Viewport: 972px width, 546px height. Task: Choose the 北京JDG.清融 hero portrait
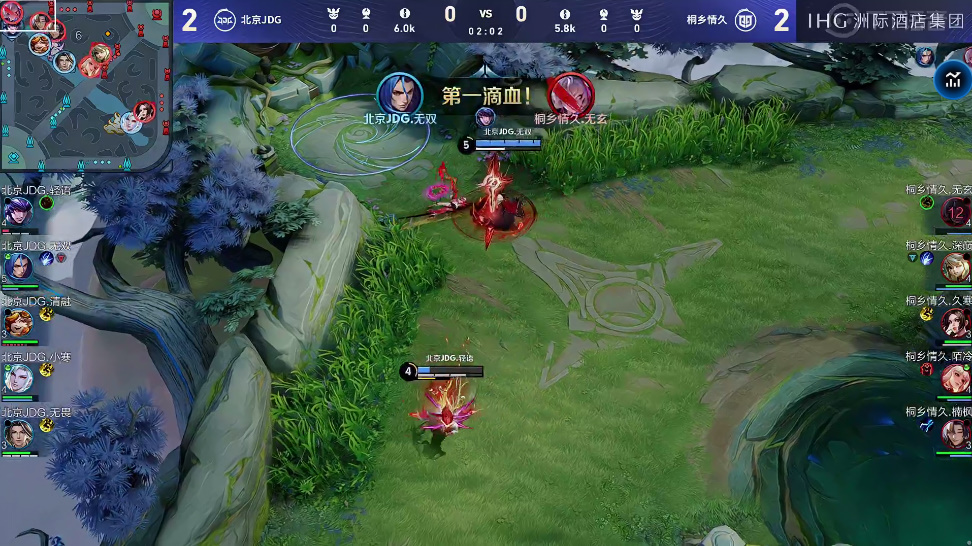17,323
